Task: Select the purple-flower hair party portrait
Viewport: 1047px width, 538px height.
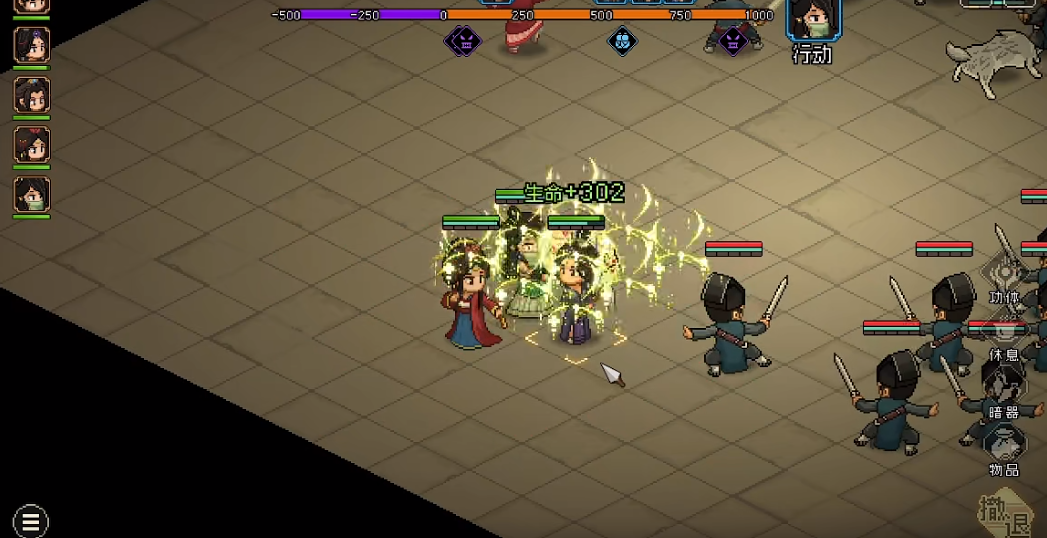Action: [31, 44]
